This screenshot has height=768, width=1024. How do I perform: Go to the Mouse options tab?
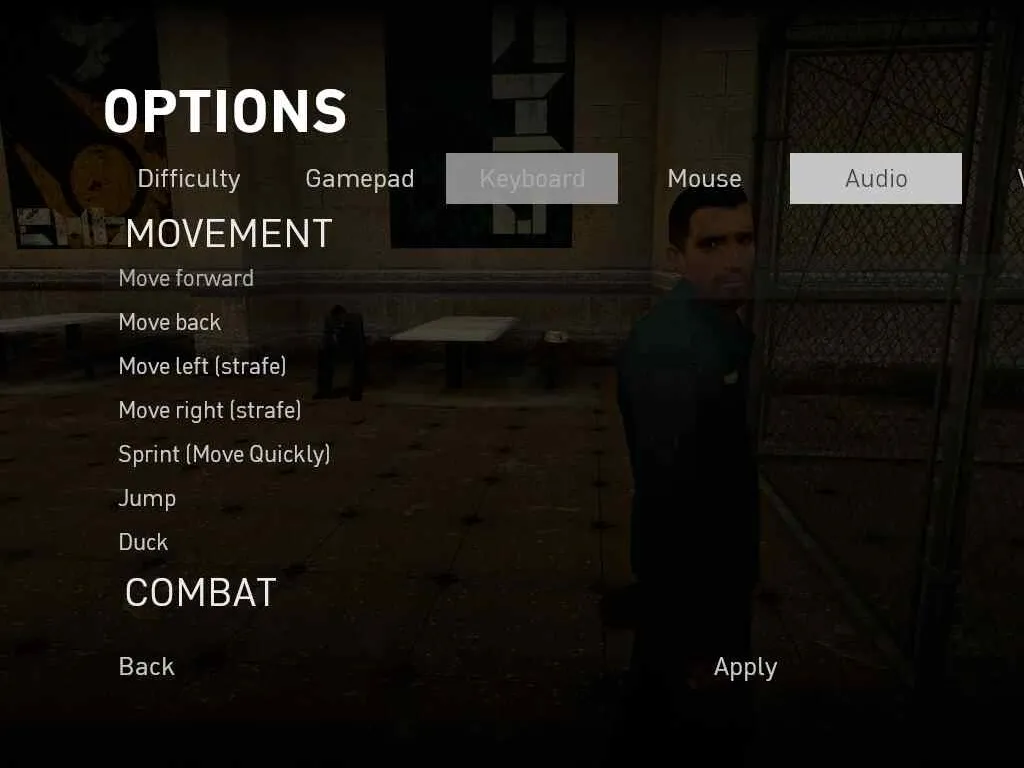pyautogui.click(x=704, y=179)
